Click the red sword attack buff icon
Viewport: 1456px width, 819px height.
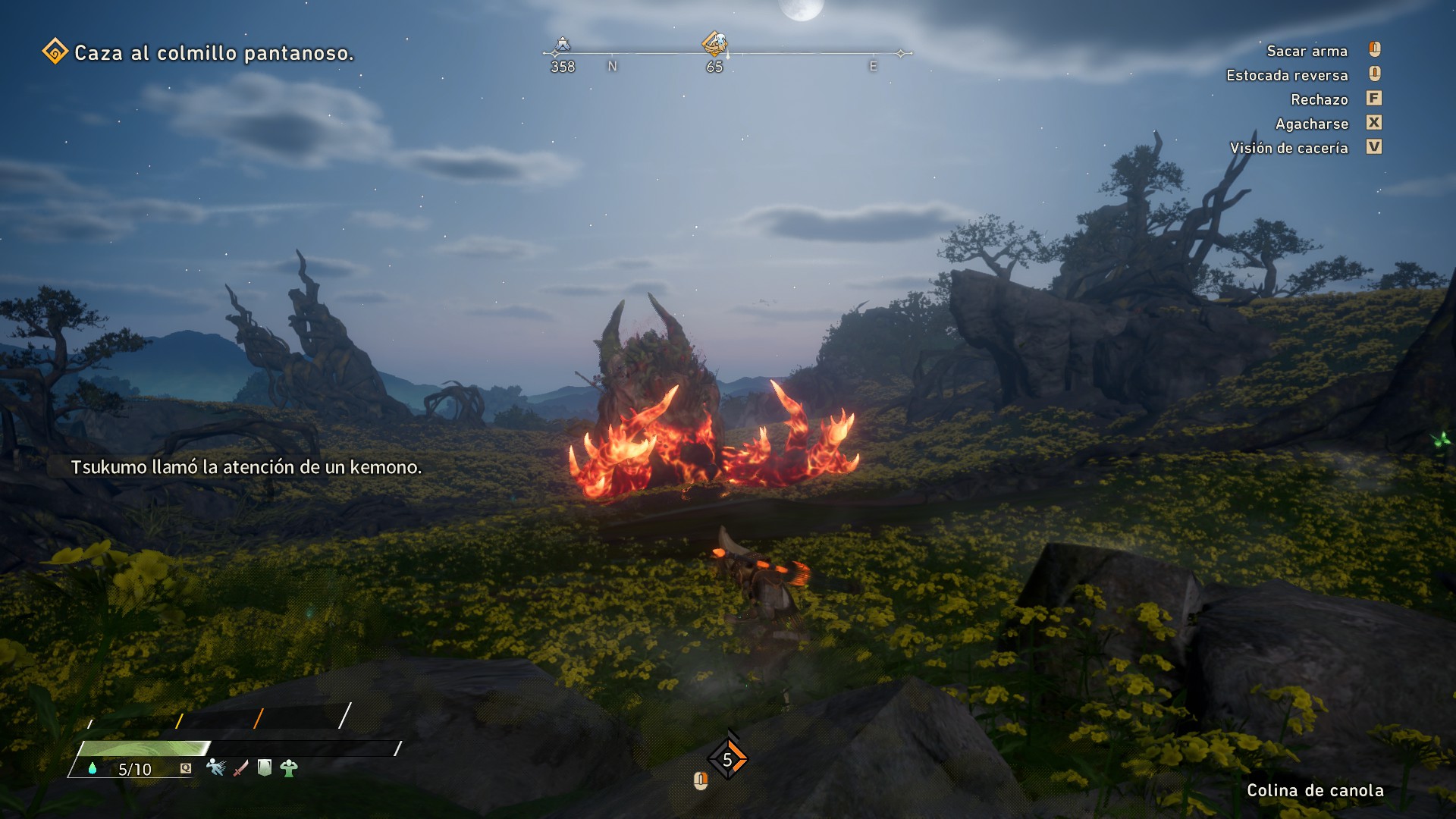point(241,768)
